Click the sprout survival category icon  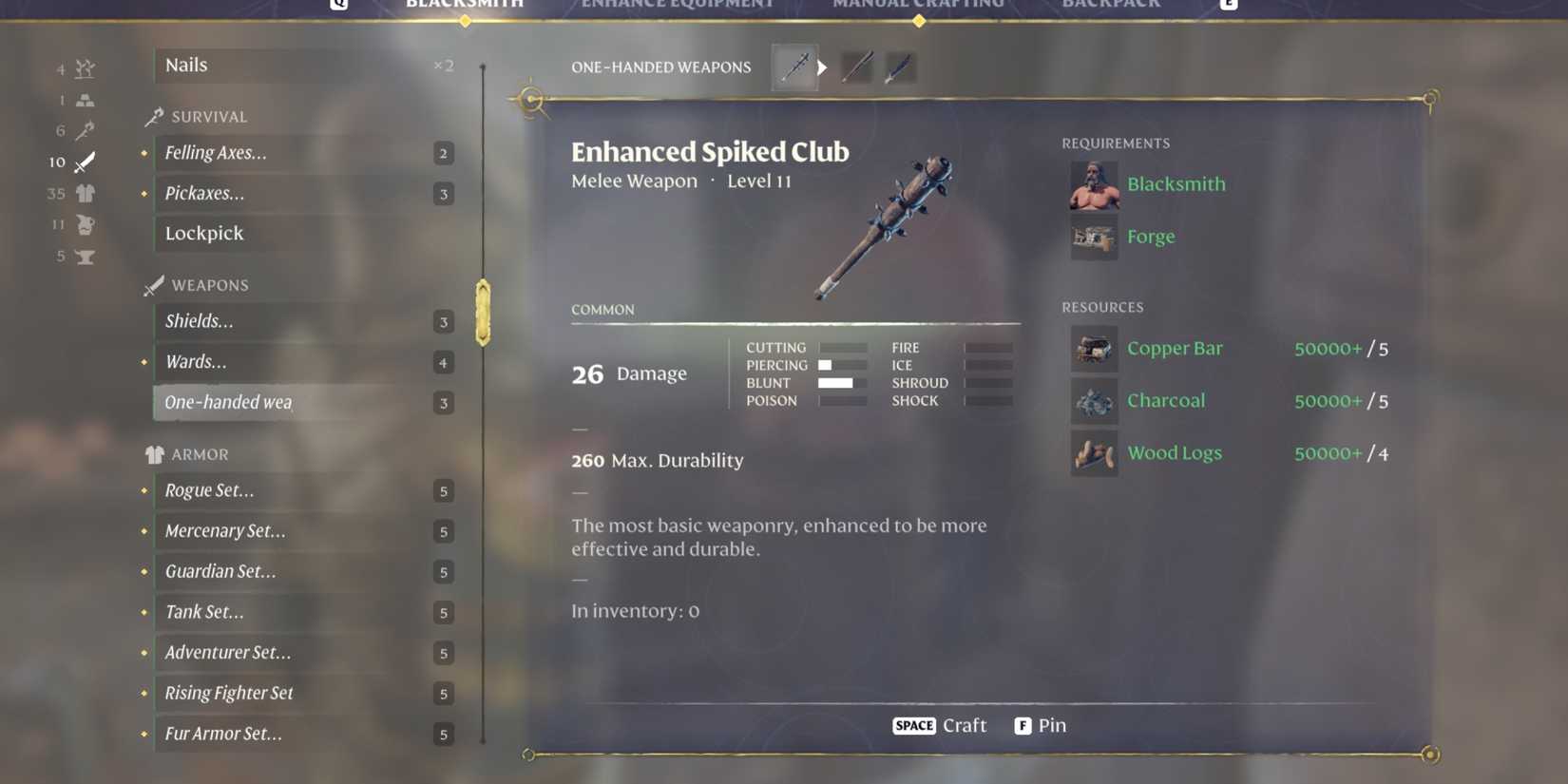pyautogui.click(x=84, y=68)
